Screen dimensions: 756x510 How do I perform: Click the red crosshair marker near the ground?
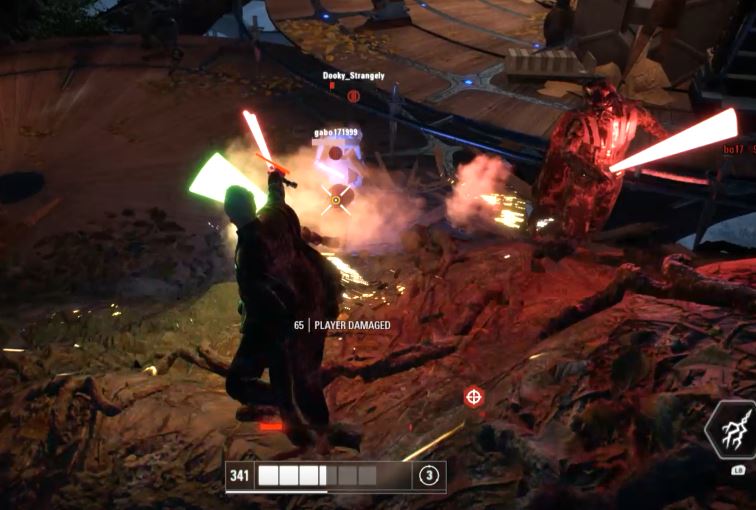[x=474, y=397]
